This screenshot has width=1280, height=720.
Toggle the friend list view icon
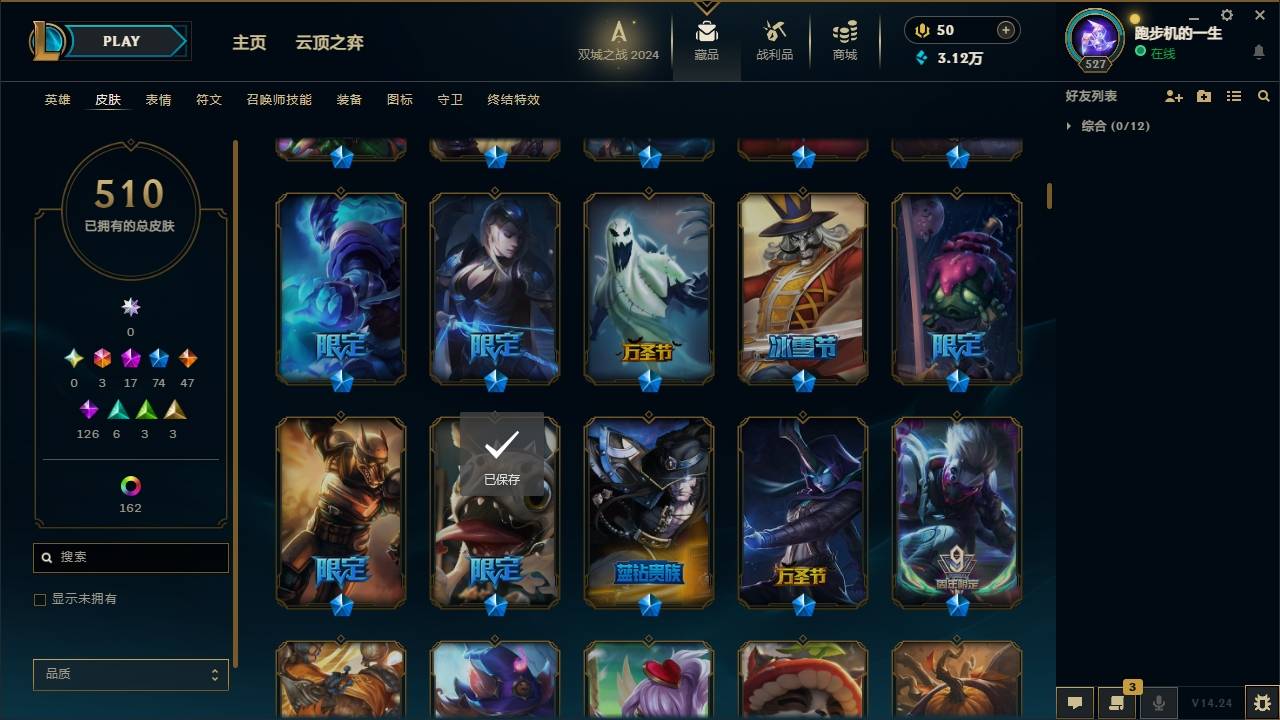[1233, 96]
